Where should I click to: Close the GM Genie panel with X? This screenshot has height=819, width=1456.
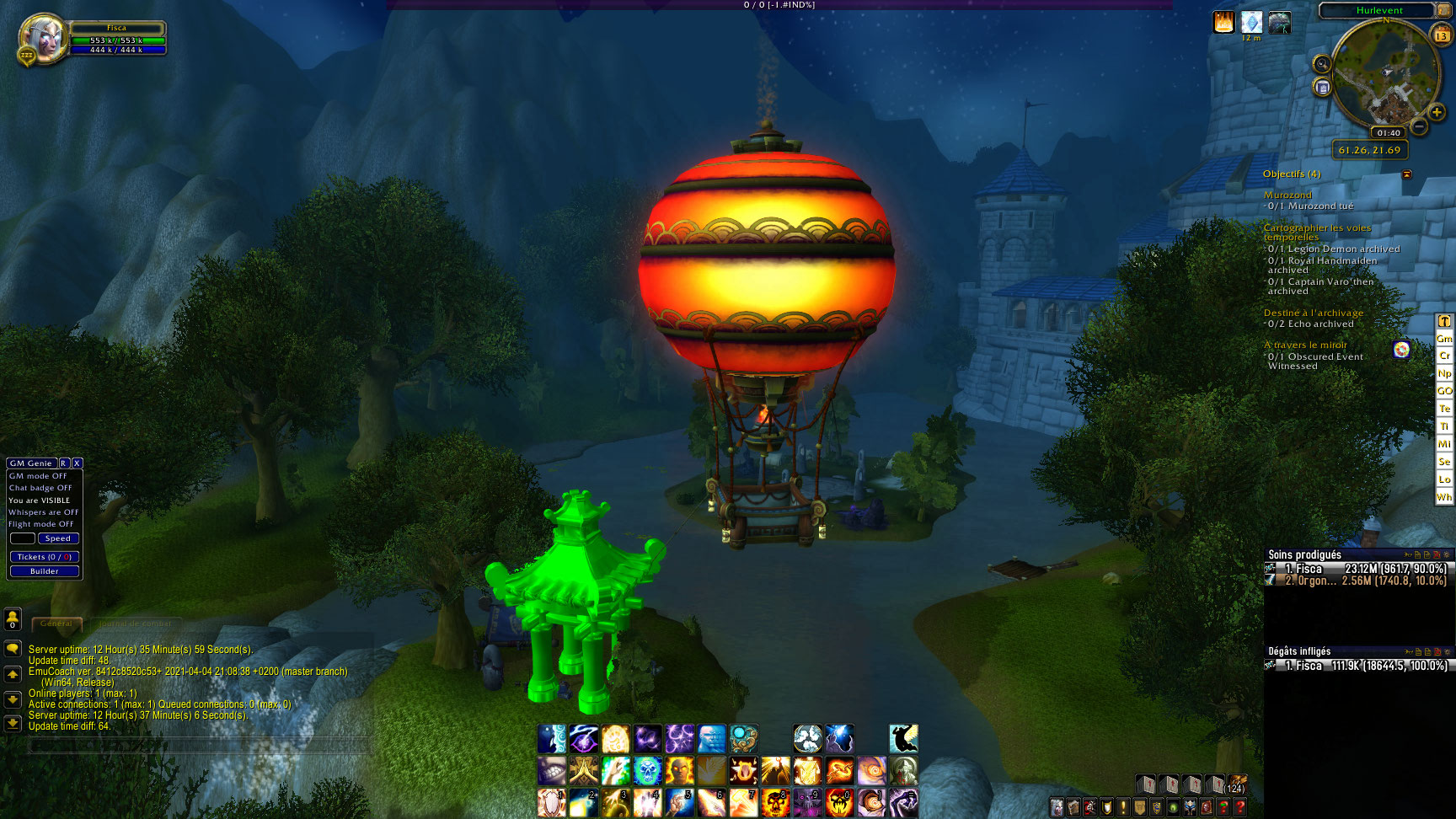tap(77, 463)
